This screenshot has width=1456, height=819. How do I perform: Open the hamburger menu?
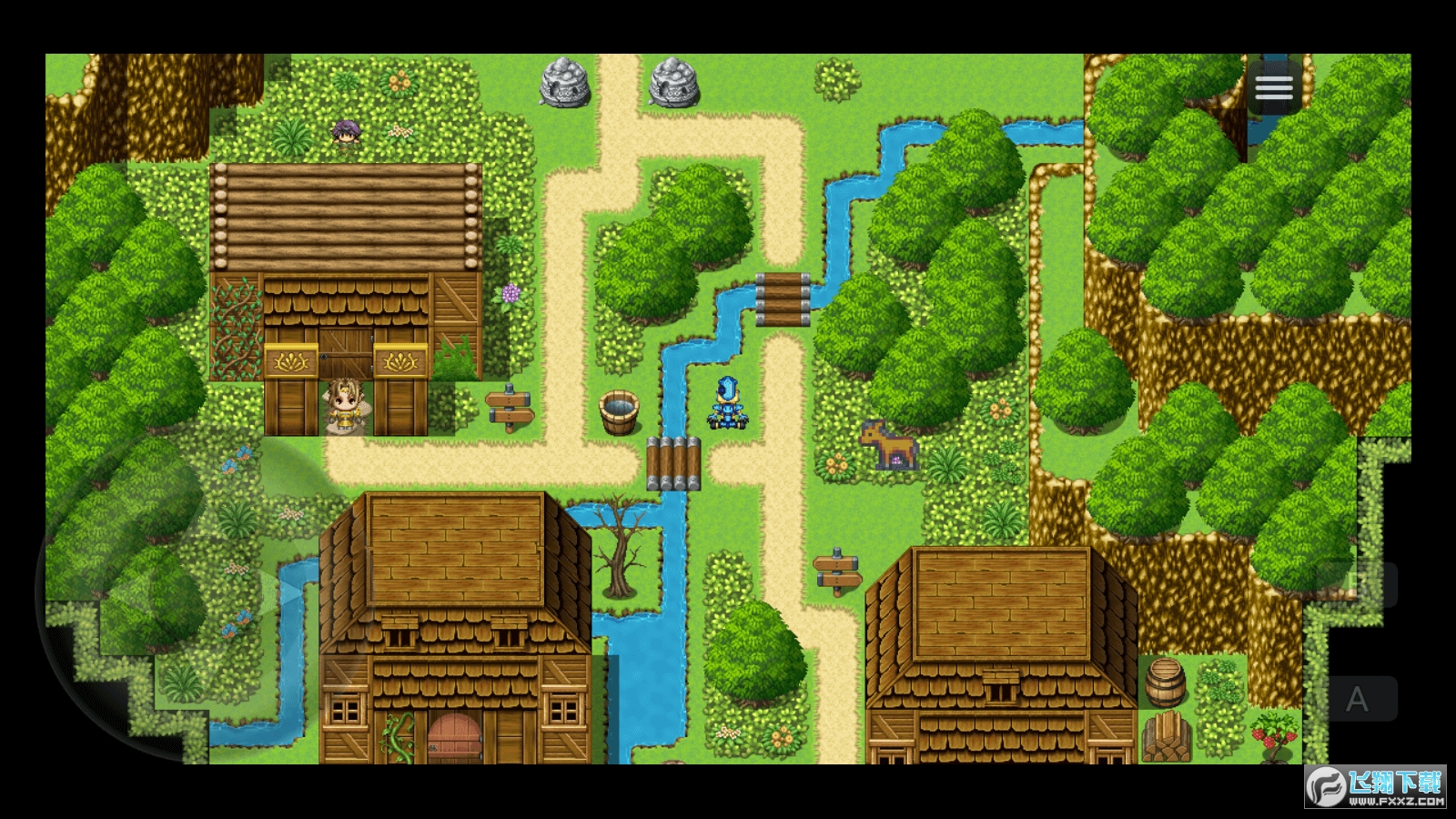[1273, 88]
